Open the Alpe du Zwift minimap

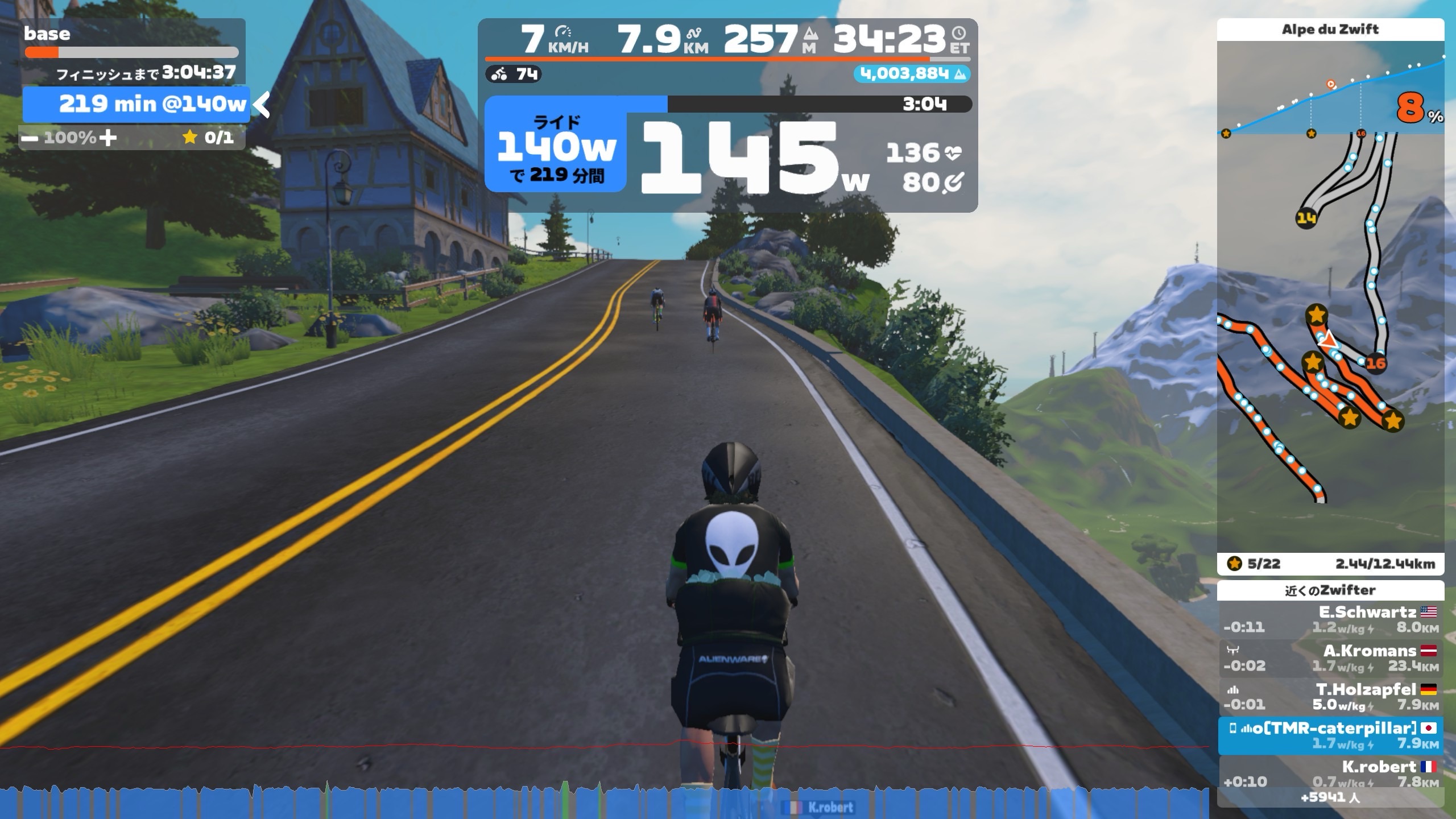[x=1330, y=341]
